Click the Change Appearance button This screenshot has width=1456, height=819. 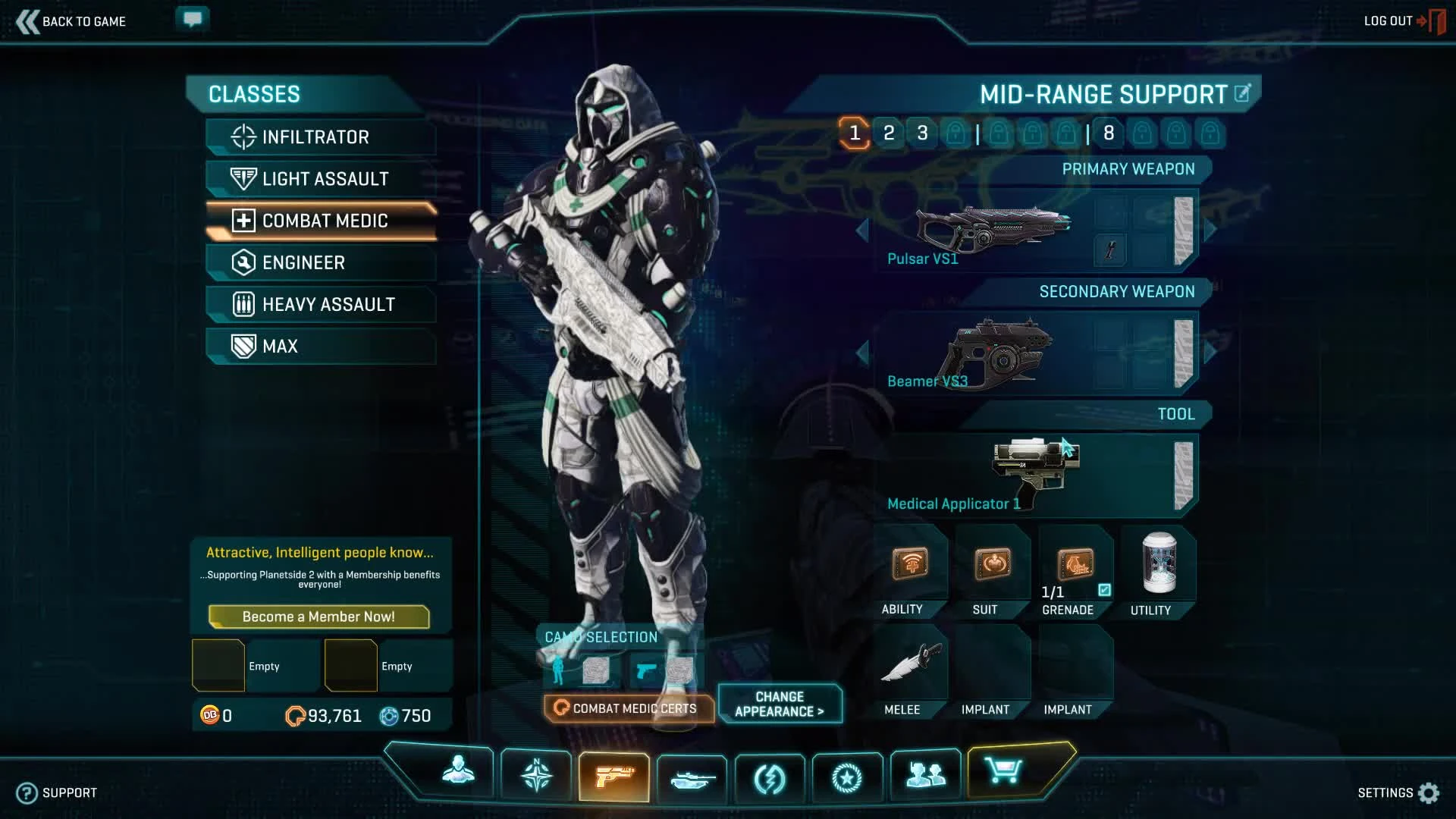click(780, 704)
